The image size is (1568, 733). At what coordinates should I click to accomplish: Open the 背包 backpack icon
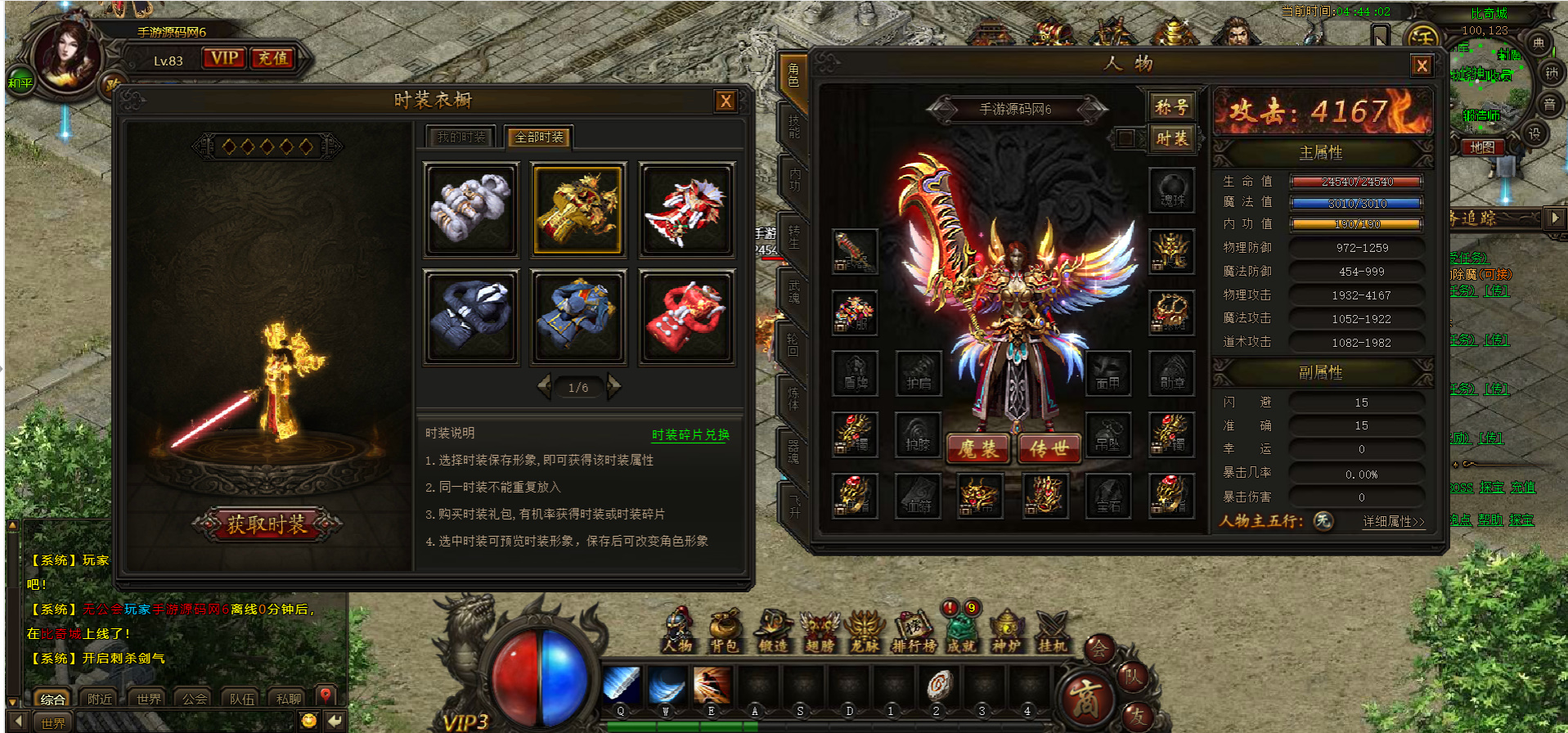coord(724,632)
